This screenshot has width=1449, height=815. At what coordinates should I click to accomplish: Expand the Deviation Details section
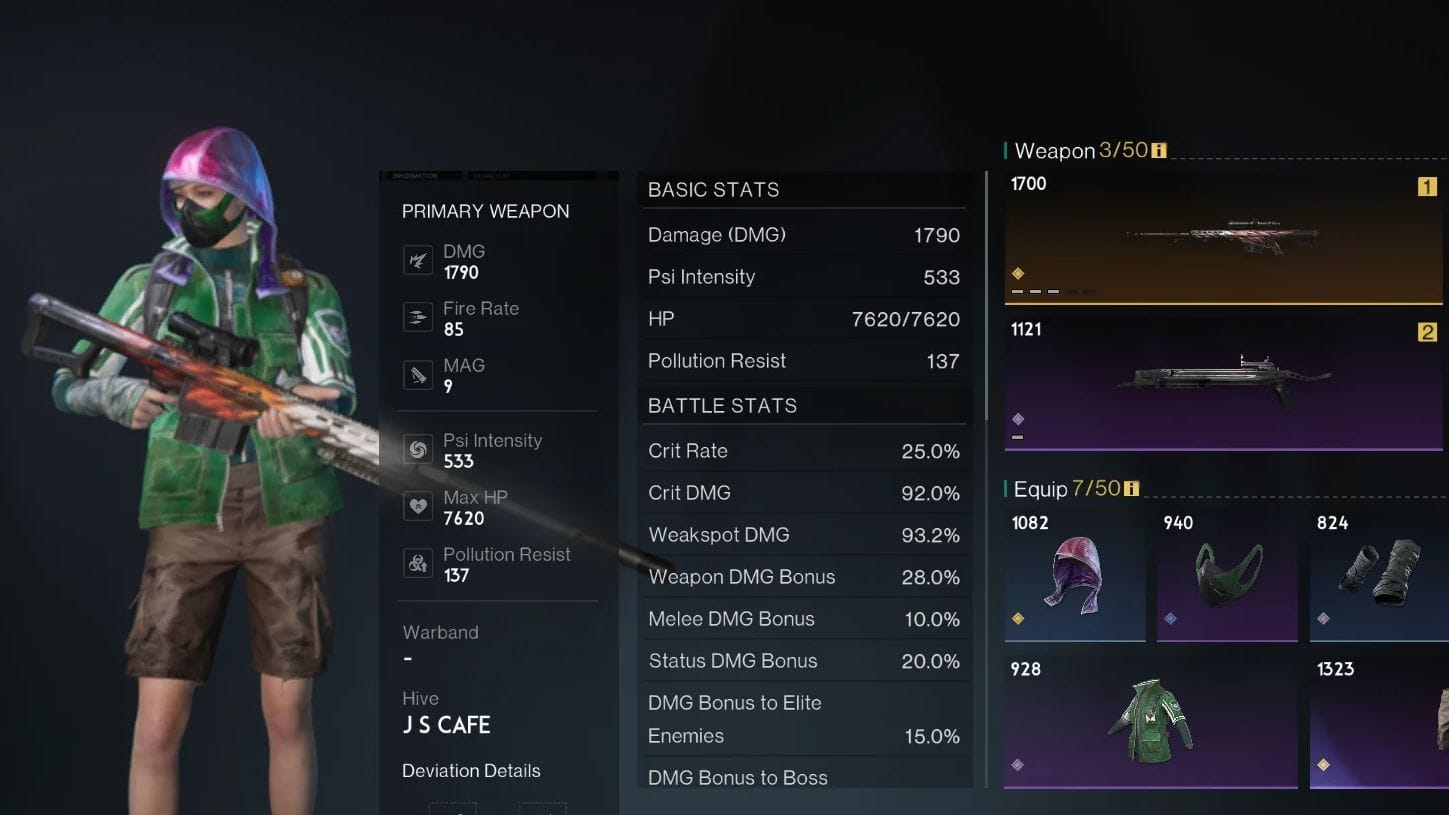pos(470,770)
